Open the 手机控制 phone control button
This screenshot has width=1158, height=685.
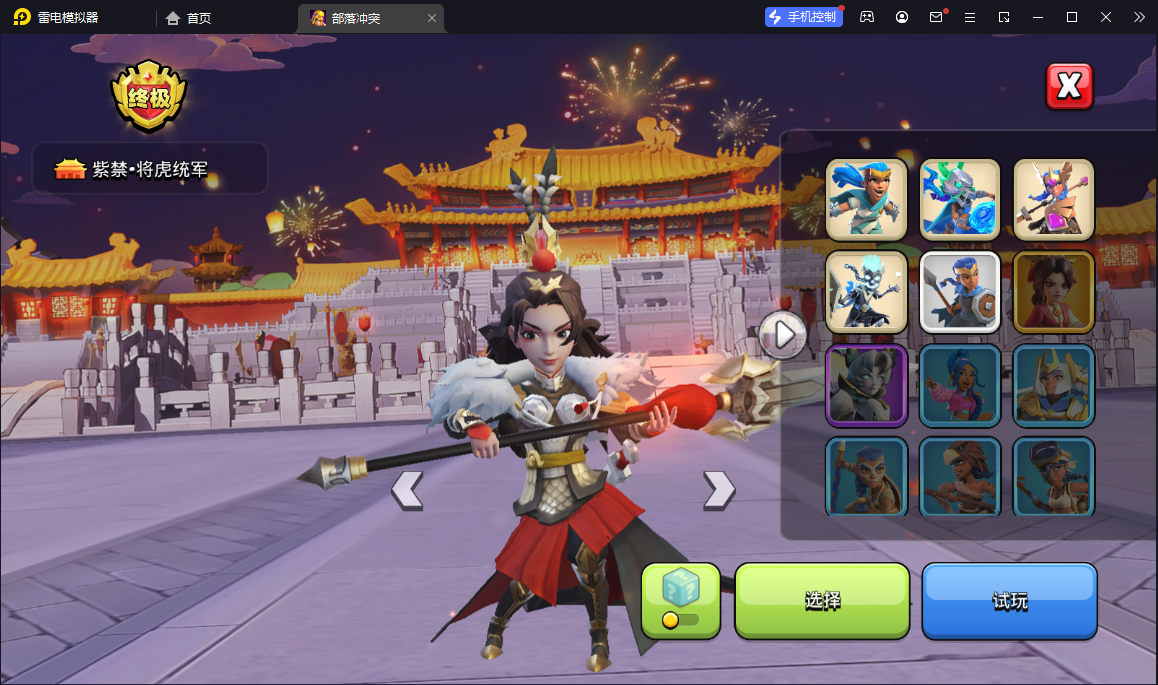(802, 17)
